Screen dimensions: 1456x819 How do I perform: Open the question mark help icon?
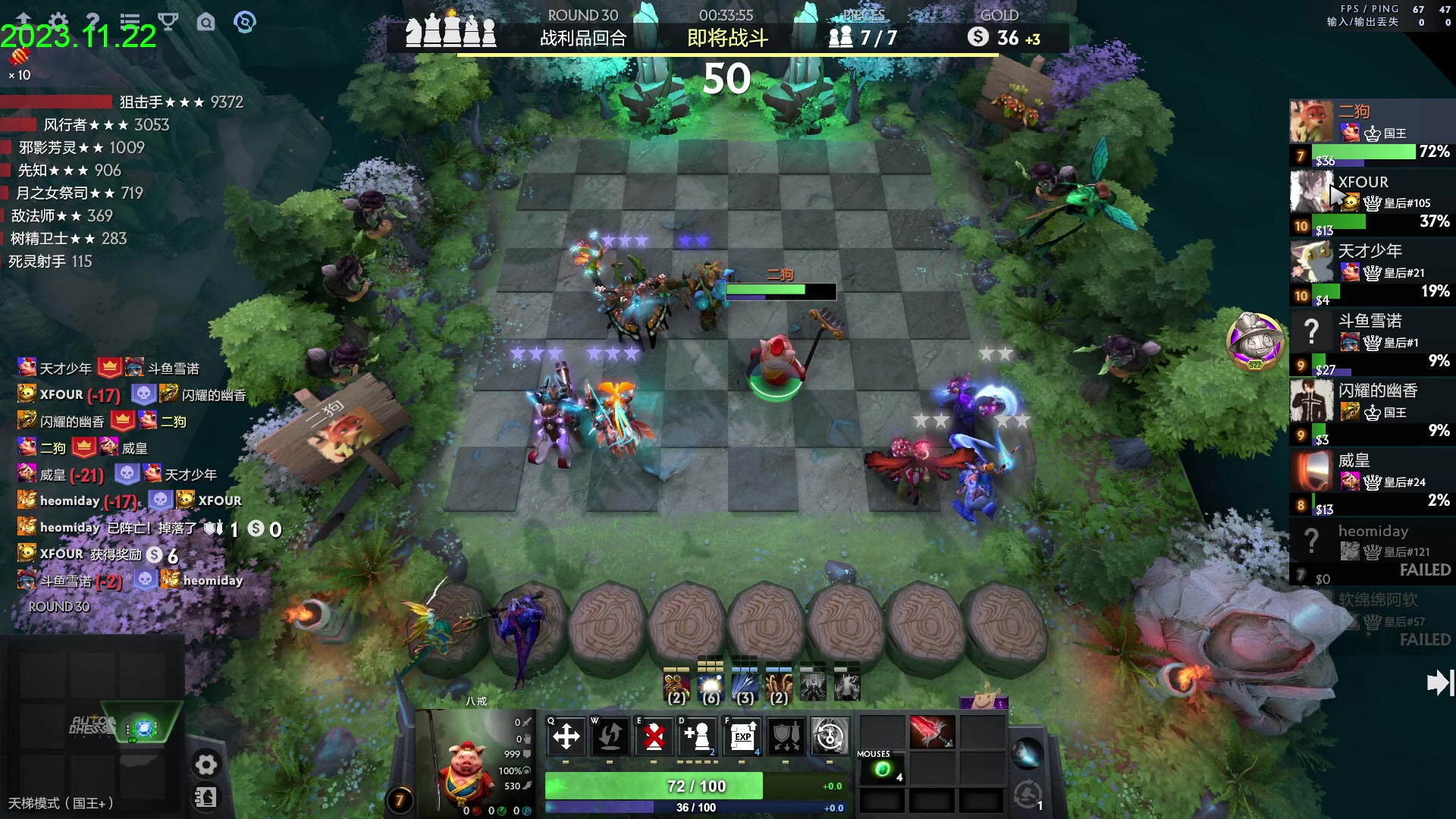(x=93, y=21)
